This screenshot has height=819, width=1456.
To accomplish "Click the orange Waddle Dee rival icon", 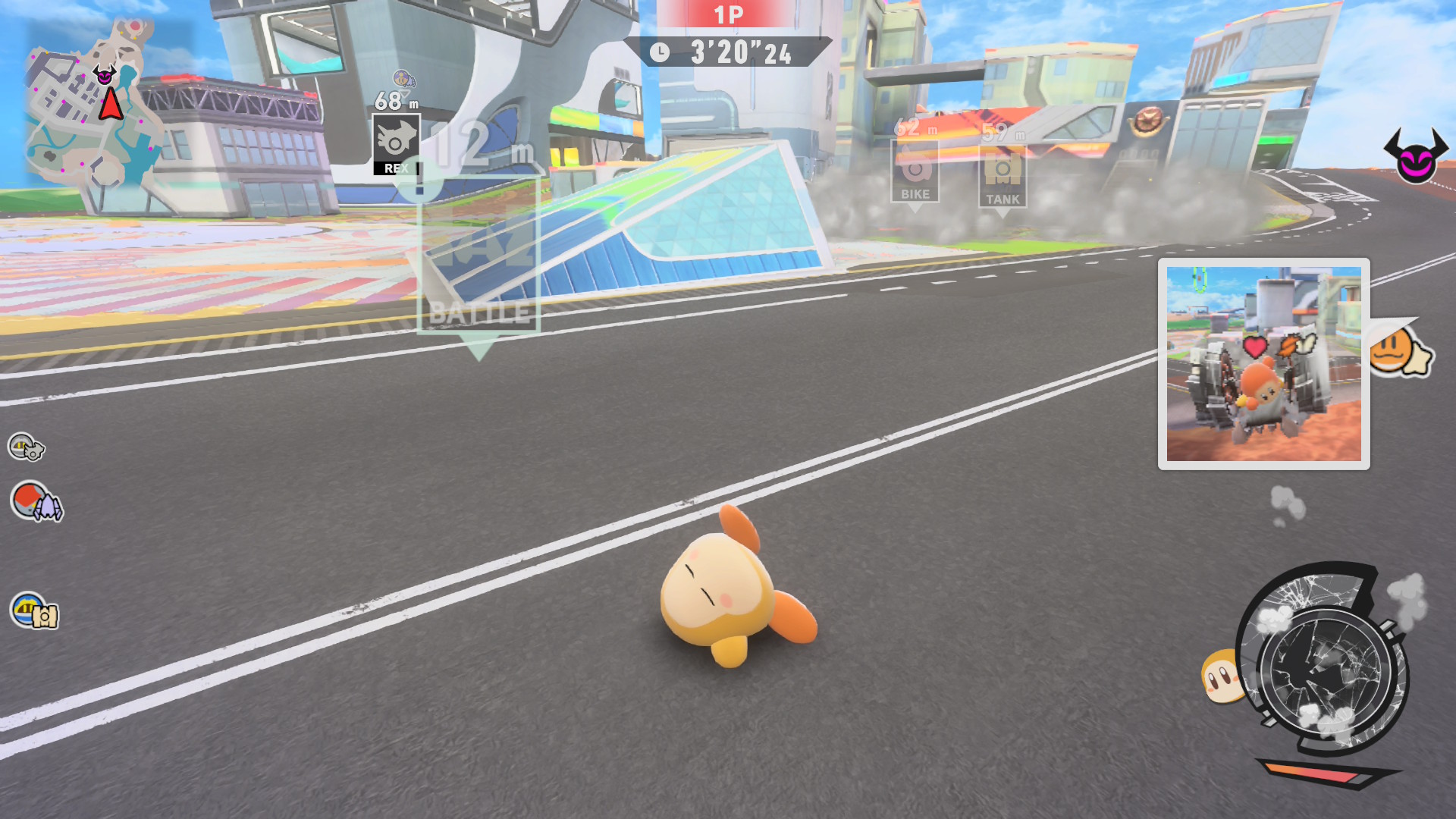I will pos(1399,353).
